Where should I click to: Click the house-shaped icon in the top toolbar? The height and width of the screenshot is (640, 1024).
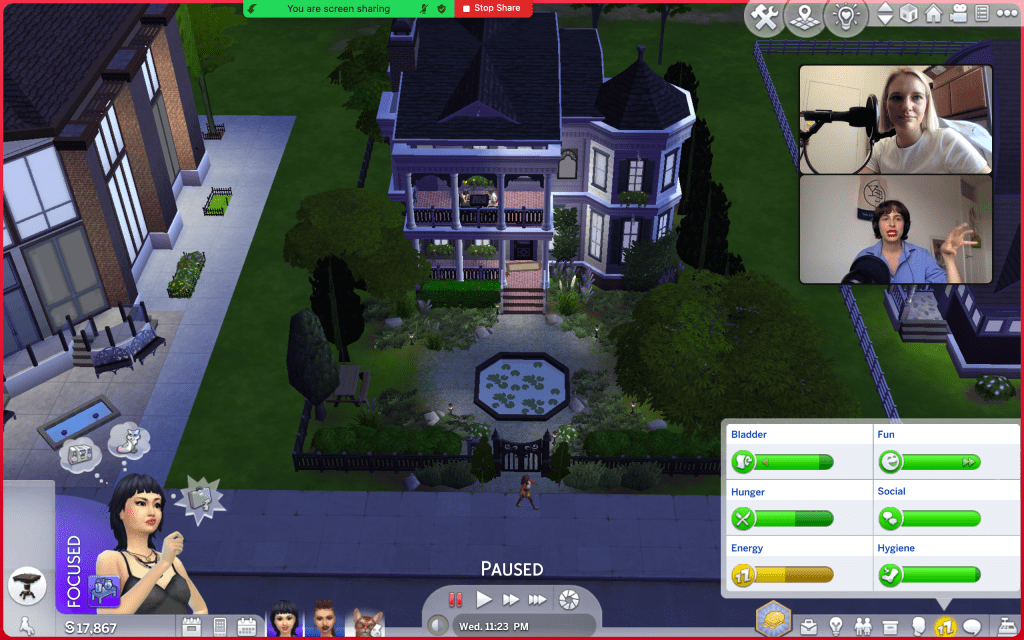(x=934, y=14)
